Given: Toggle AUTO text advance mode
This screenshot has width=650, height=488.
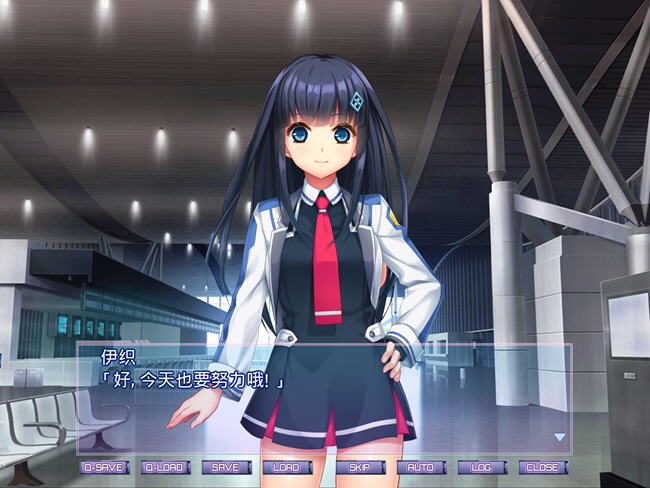Looking at the screenshot, I should [422, 467].
